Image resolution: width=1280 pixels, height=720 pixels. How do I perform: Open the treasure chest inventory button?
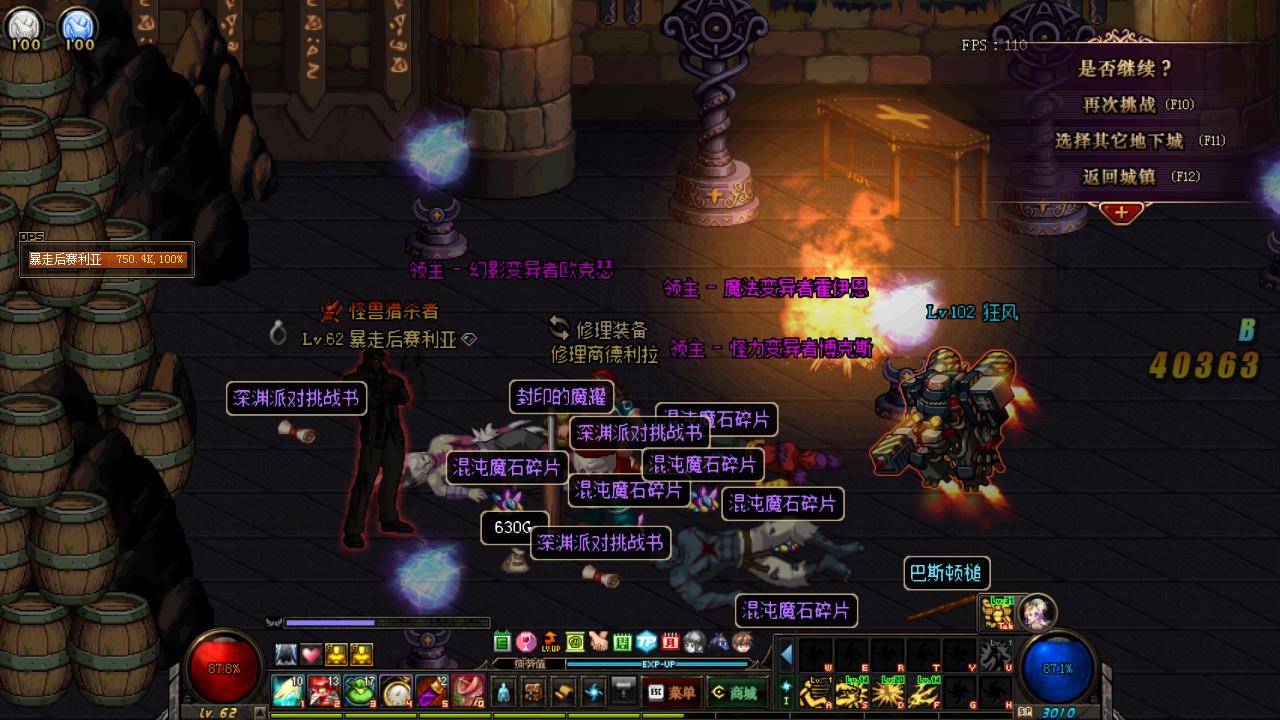click(534, 691)
